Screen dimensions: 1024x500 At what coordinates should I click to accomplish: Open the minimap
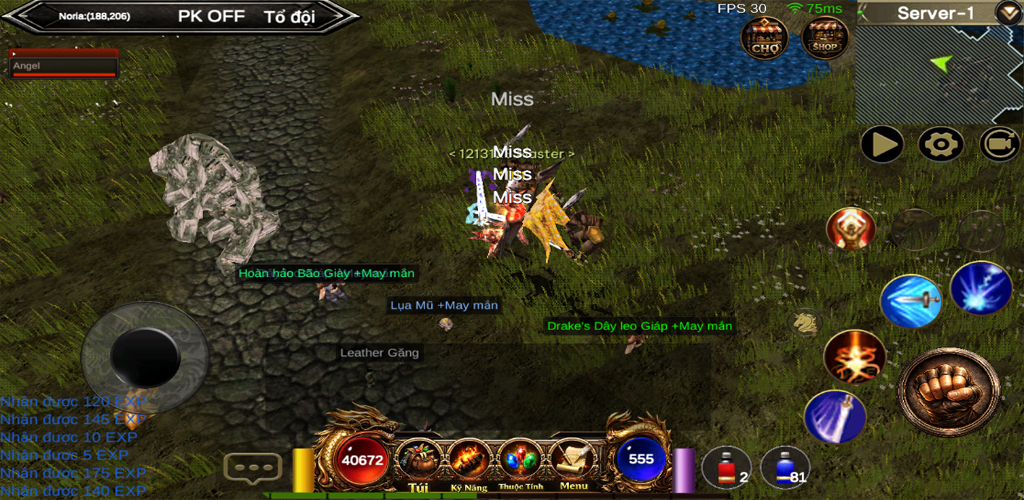pyautogui.click(x=938, y=75)
